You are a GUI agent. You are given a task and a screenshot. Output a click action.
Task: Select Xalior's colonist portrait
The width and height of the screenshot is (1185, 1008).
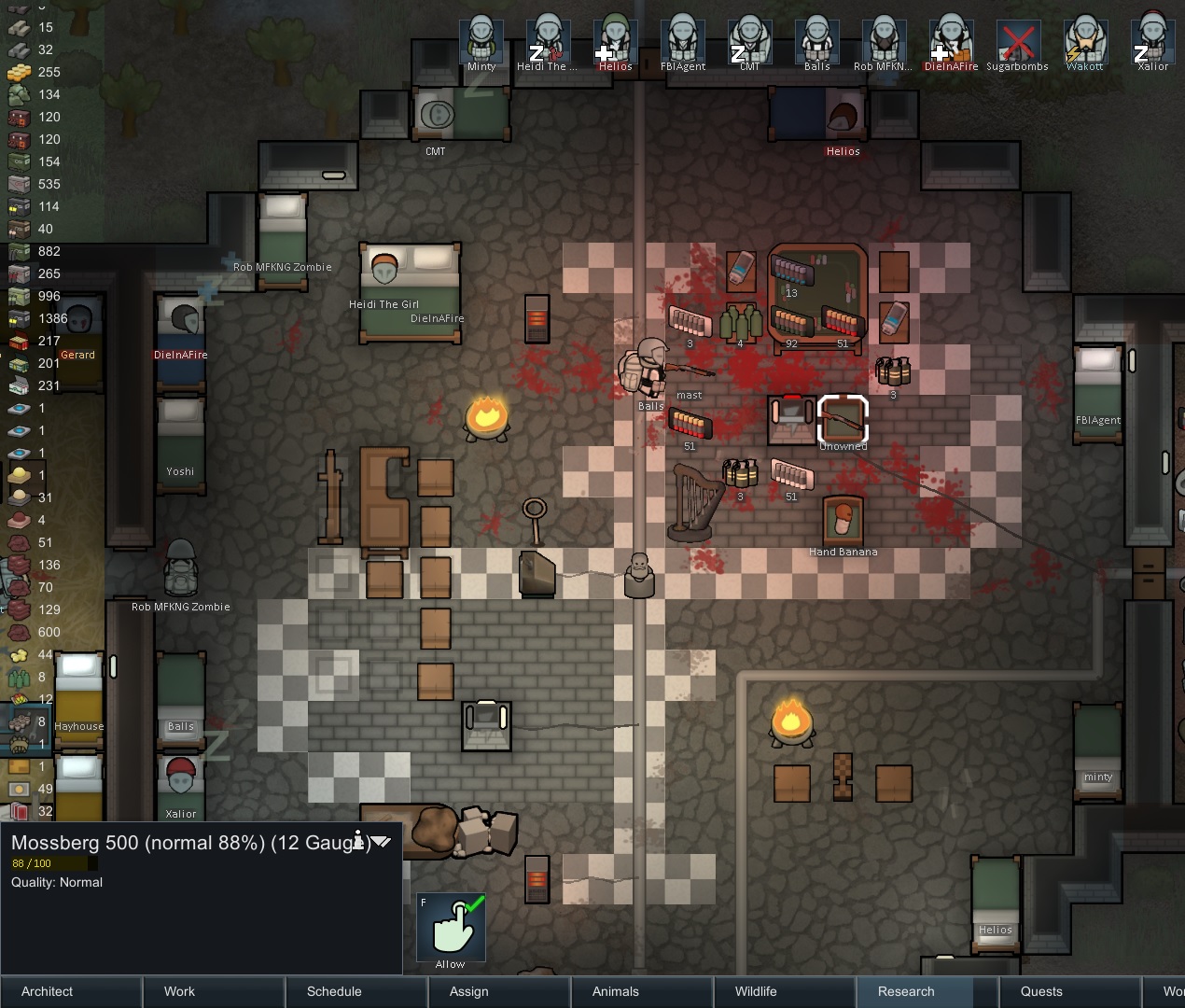coord(1153,41)
